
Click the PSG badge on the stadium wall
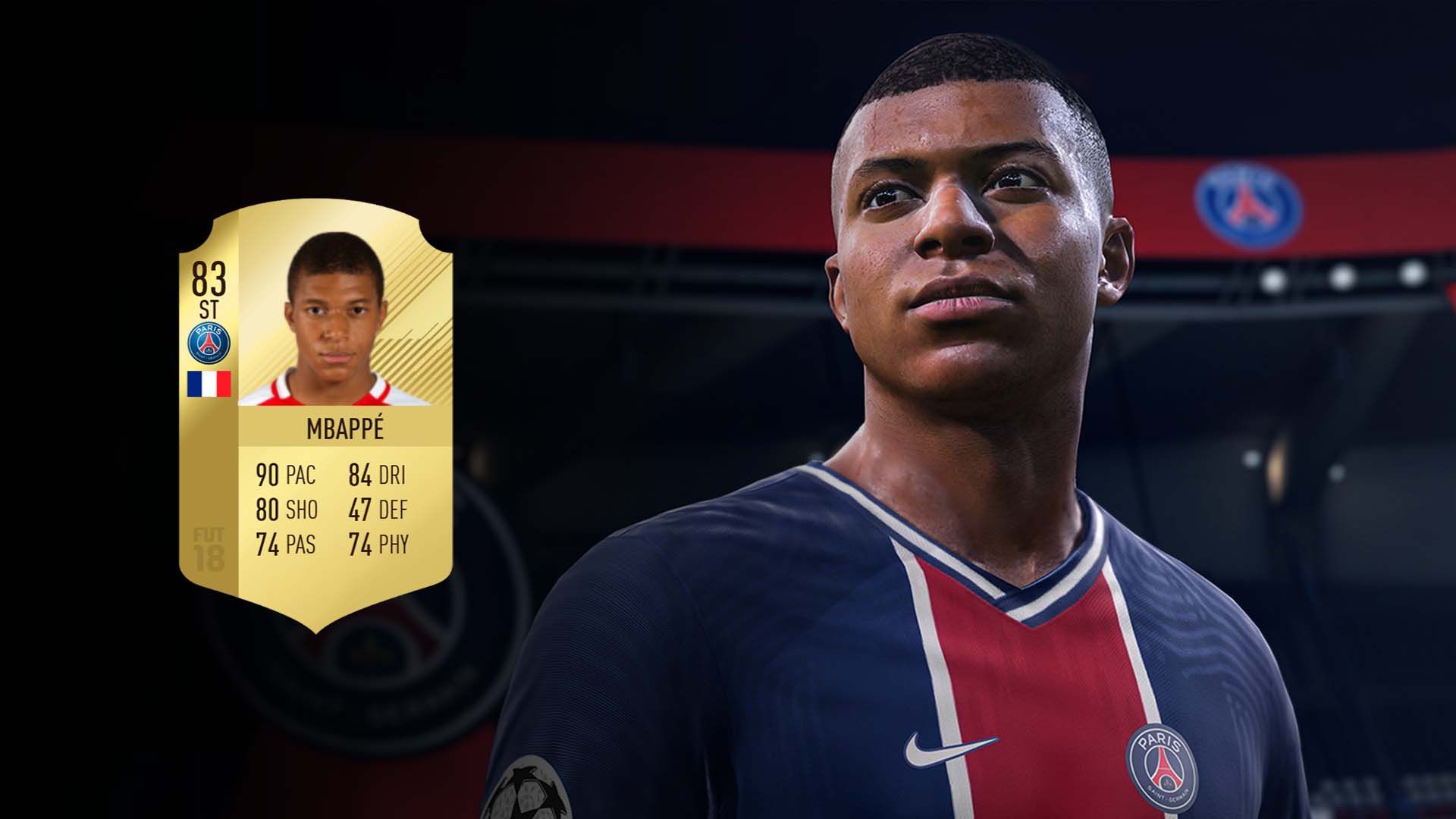coord(1247,205)
